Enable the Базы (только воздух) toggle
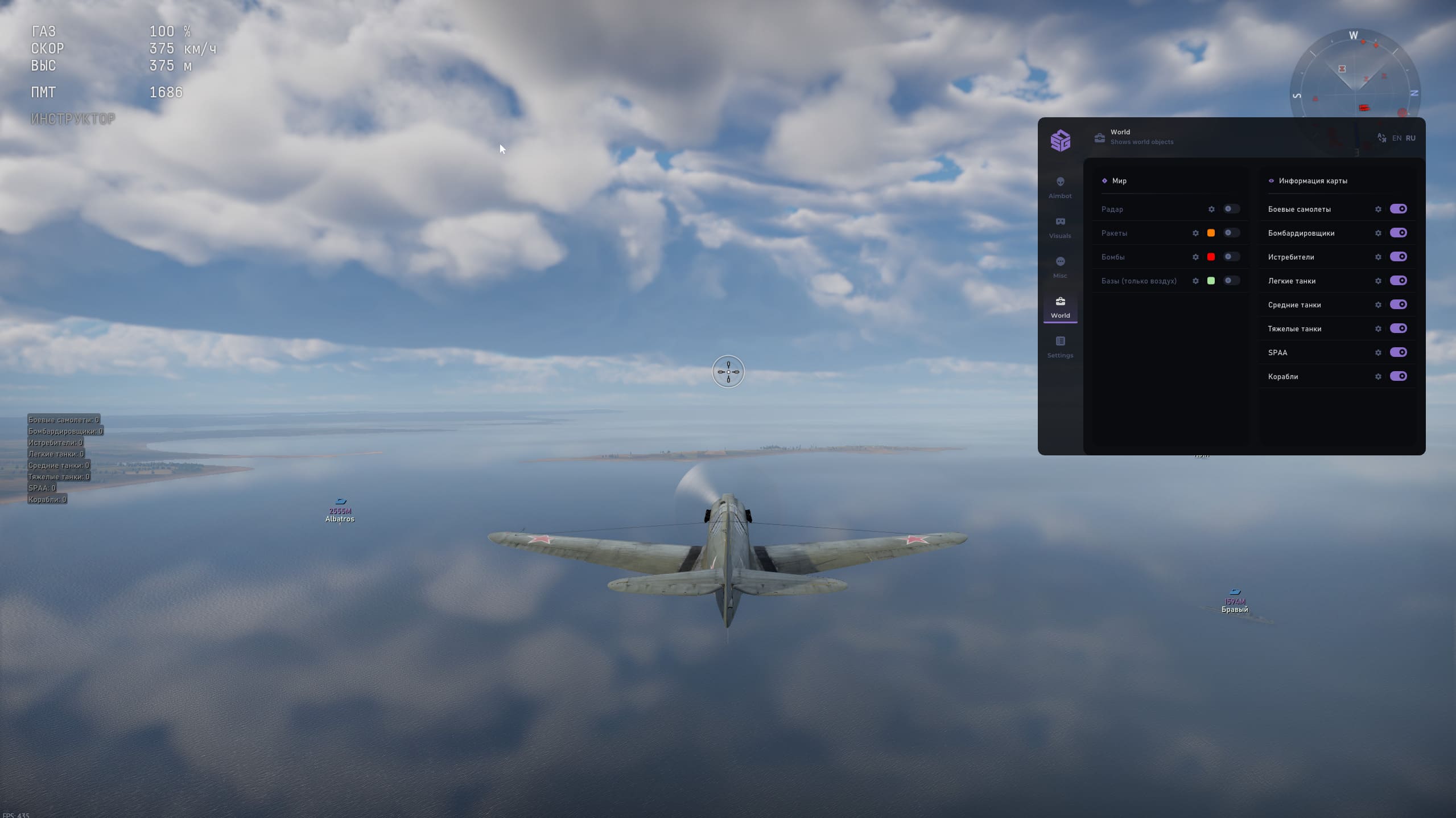The width and height of the screenshot is (1456, 818). click(x=1231, y=281)
